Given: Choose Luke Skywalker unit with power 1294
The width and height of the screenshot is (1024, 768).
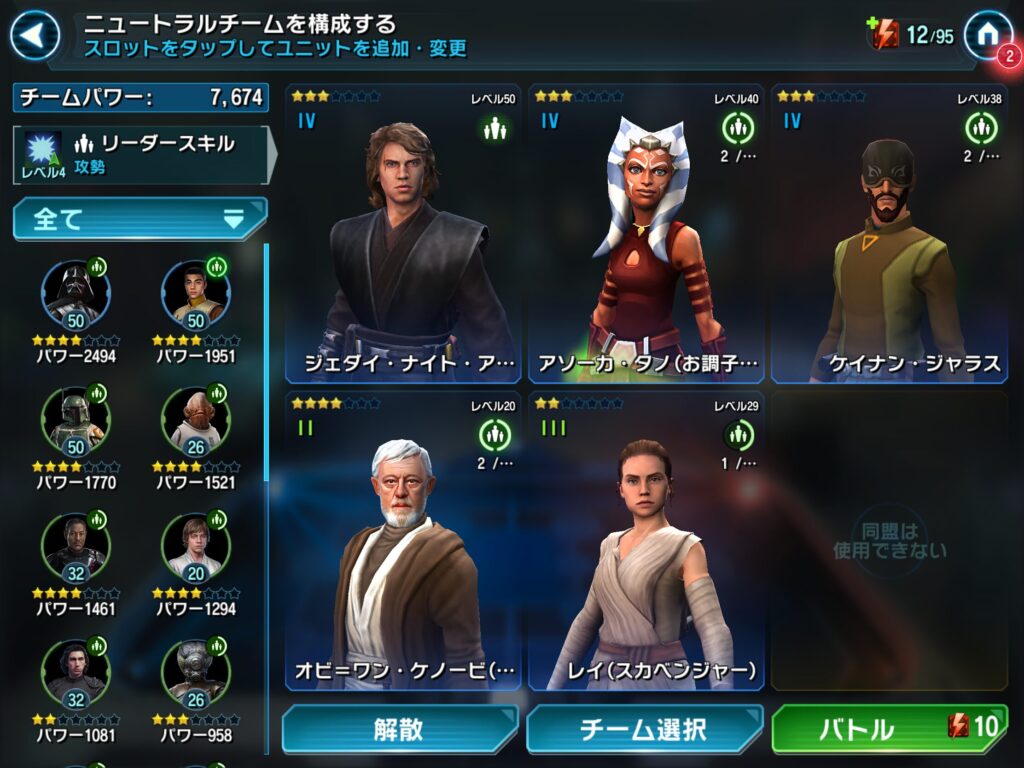Looking at the screenshot, I should 196,546.
